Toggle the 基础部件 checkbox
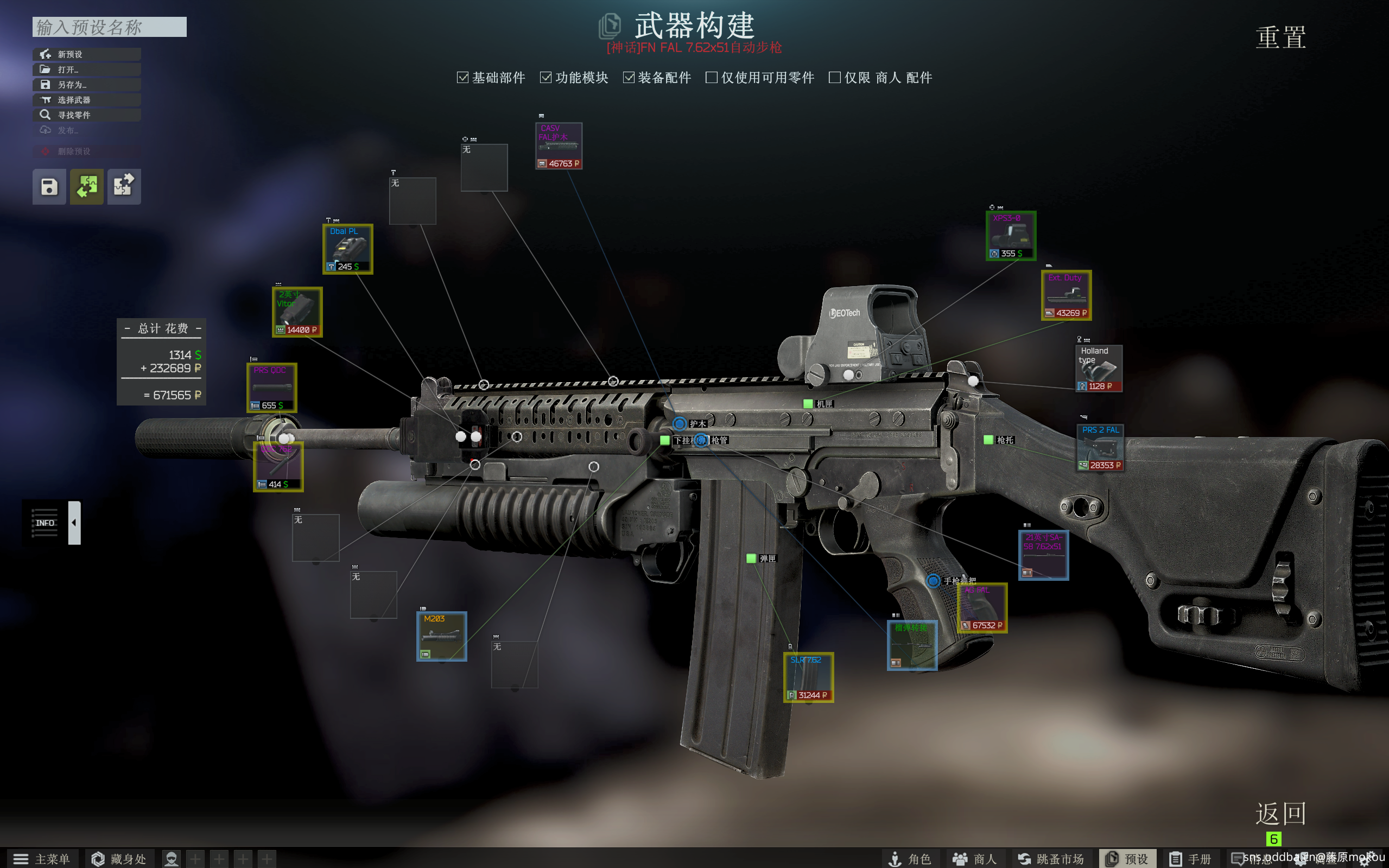This screenshot has width=1389, height=868. [462, 78]
